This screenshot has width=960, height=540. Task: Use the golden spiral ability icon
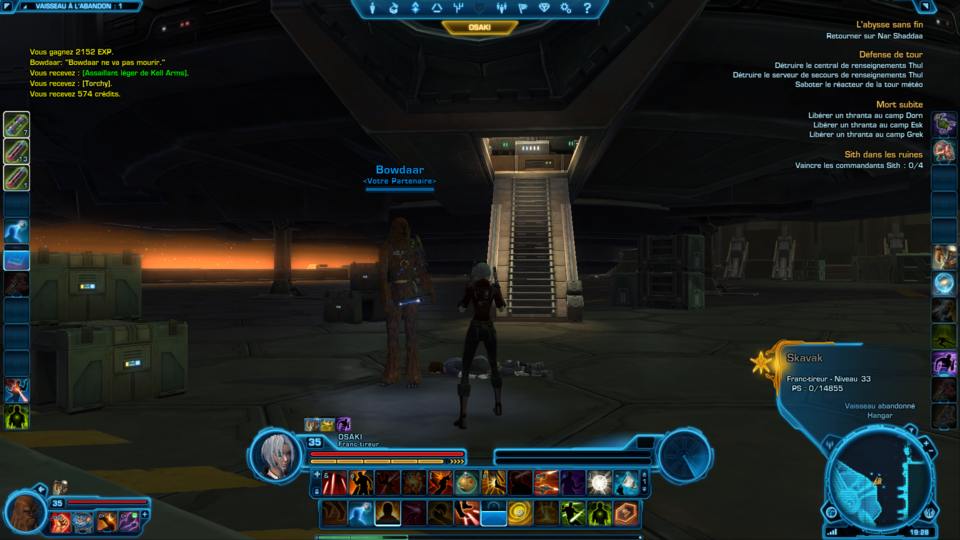pyautogui.click(x=518, y=513)
